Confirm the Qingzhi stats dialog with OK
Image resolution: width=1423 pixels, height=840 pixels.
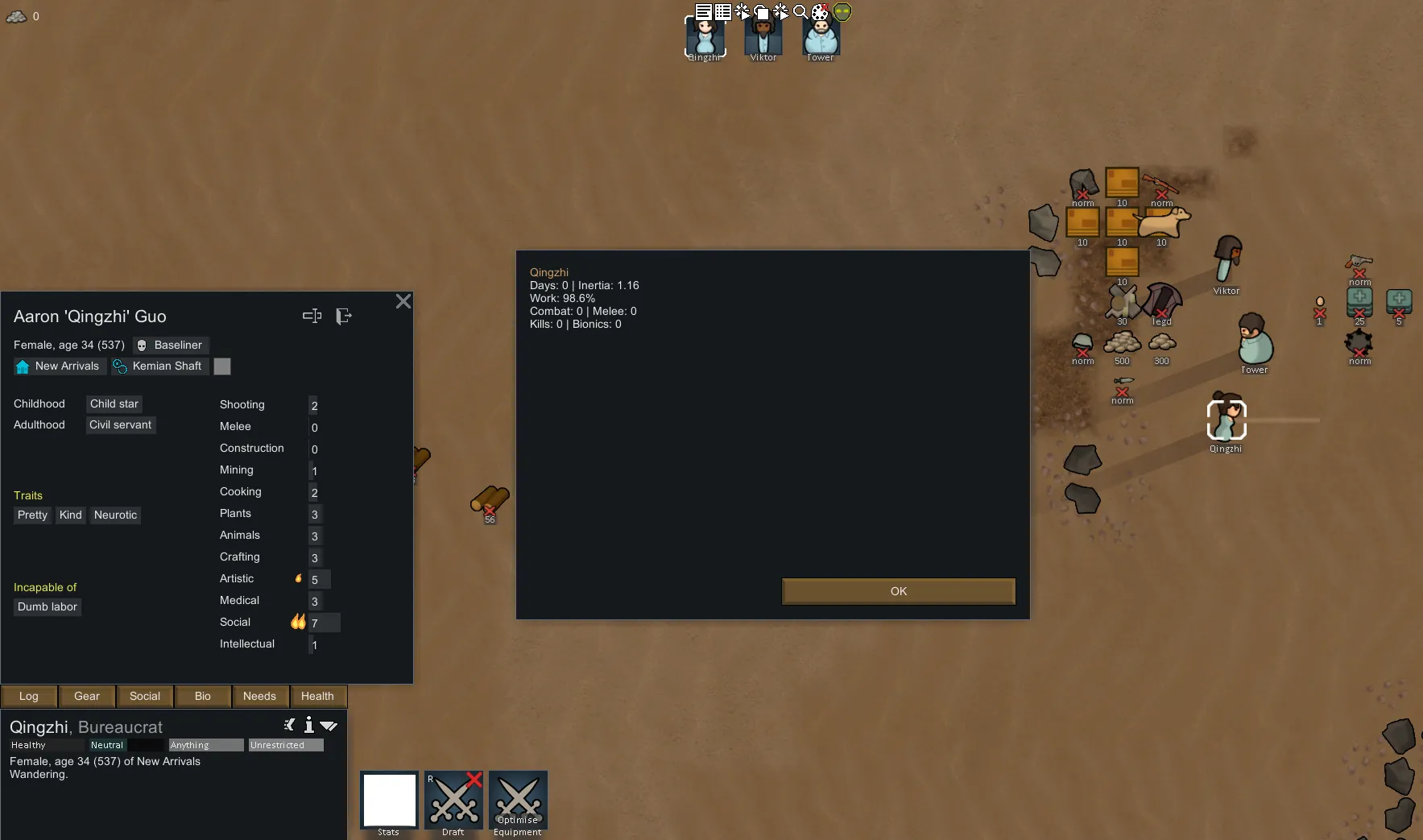pyautogui.click(x=898, y=591)
